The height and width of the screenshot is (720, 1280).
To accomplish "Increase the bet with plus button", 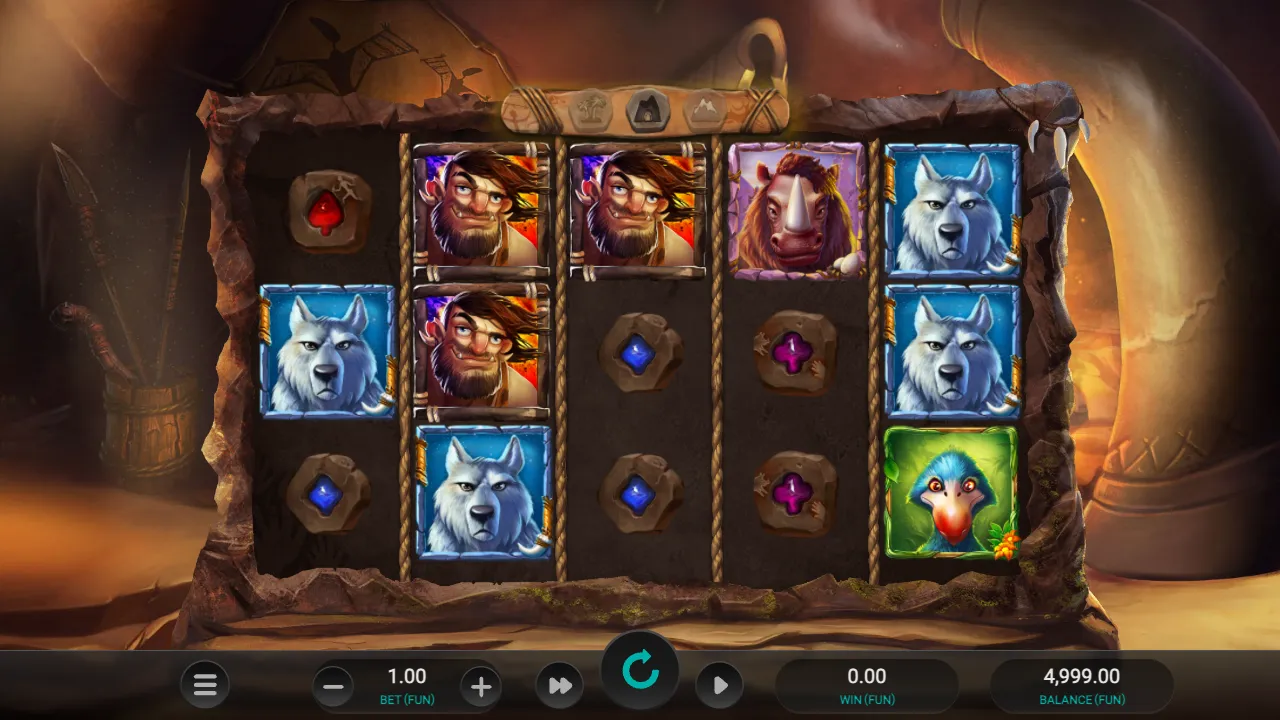I will coord(481,687).
